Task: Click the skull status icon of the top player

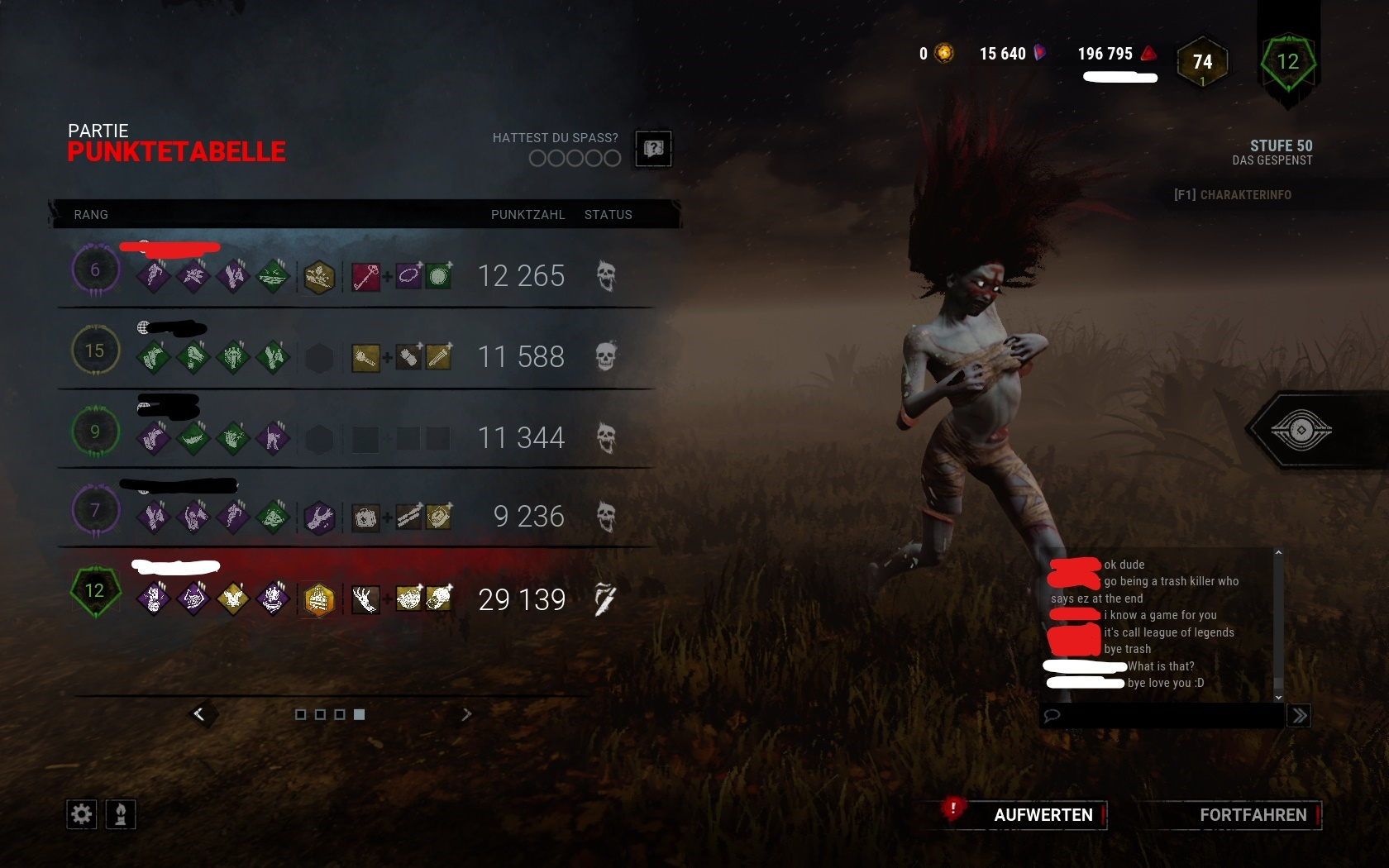Action: [x=608, y=277]
